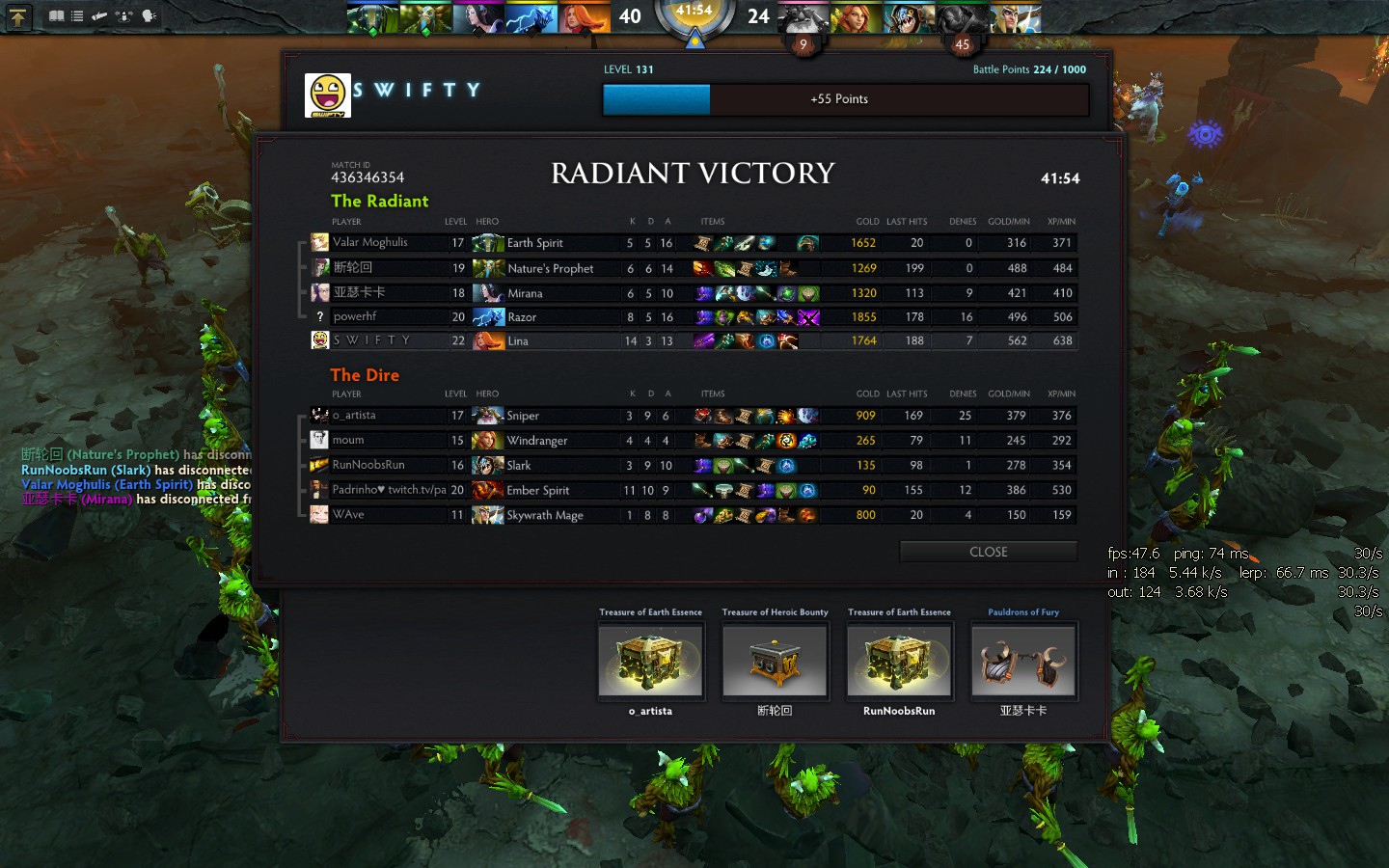View the Treasure of Heroic Bounty drop
Image resolution: width=1389 pixels, height=868 pixels.
pyautogui.click(x=775, y=661)
